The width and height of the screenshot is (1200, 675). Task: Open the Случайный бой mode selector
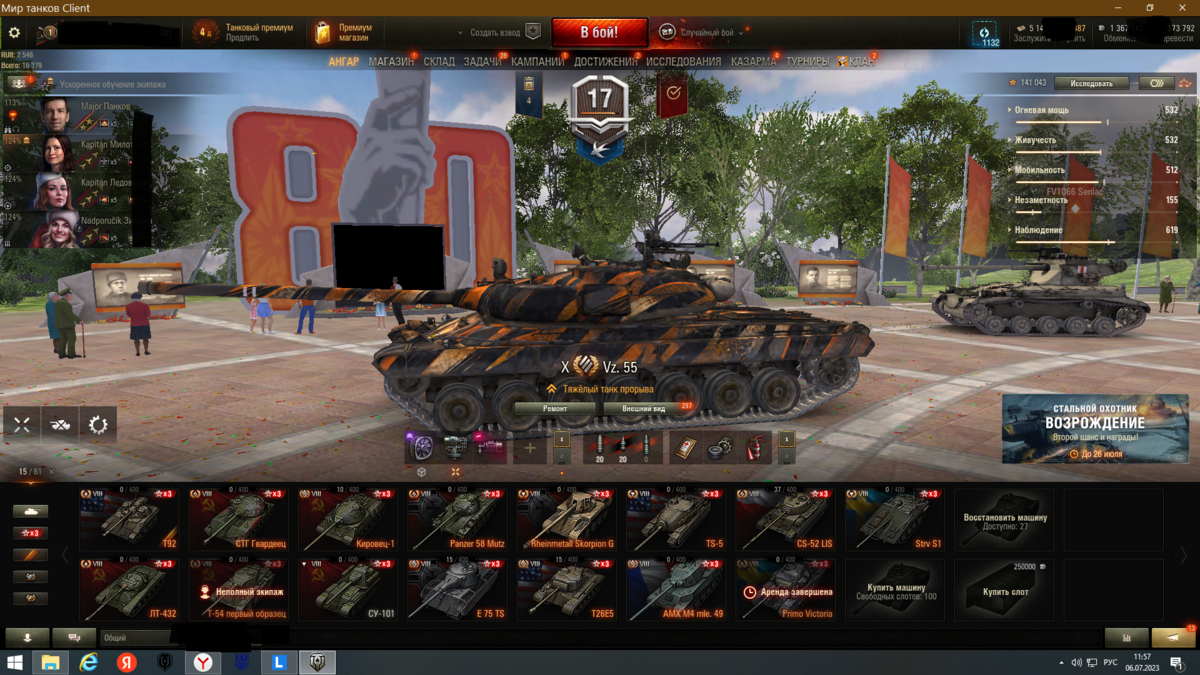(x=706, y=33)
